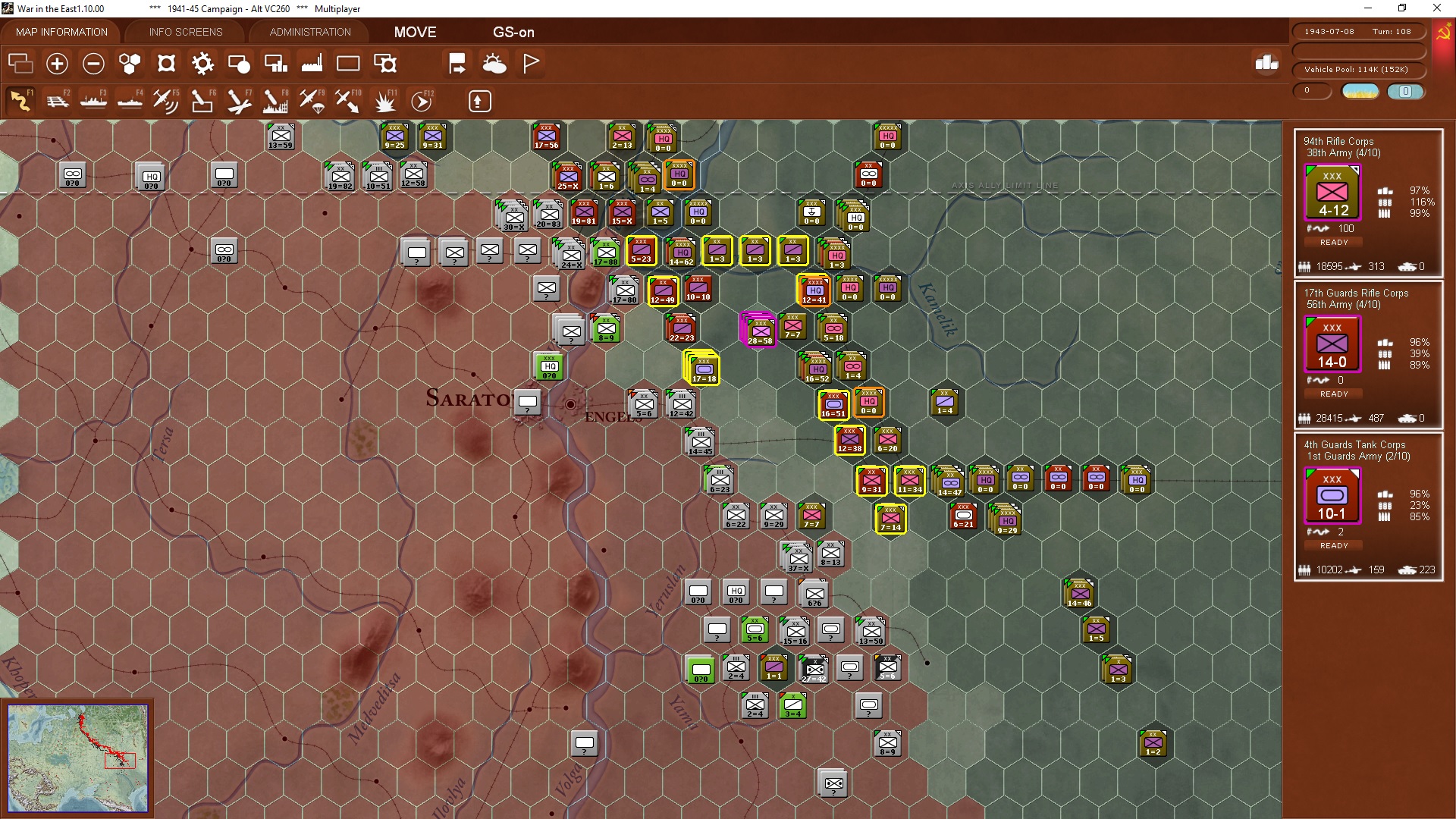Toggle the GS-on setting

click(514, 33)
